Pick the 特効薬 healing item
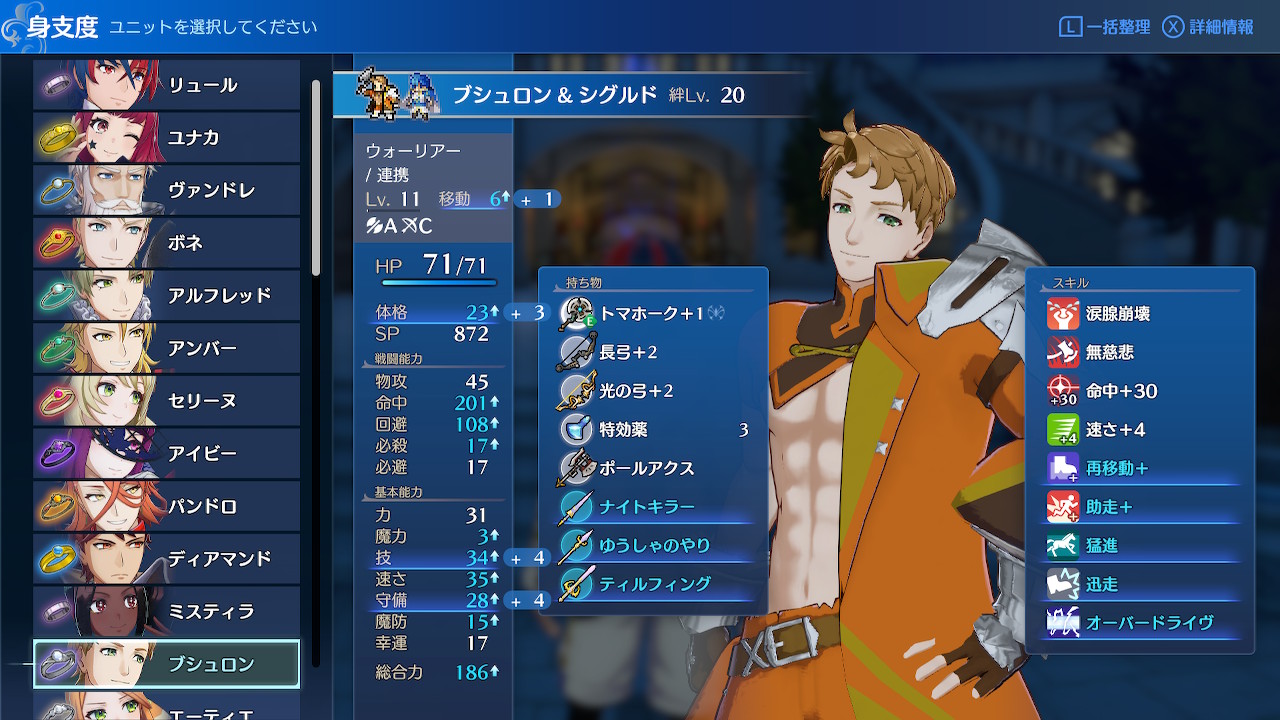The height and width of the screenshot is (720, 1280). (x=655, y=430)
